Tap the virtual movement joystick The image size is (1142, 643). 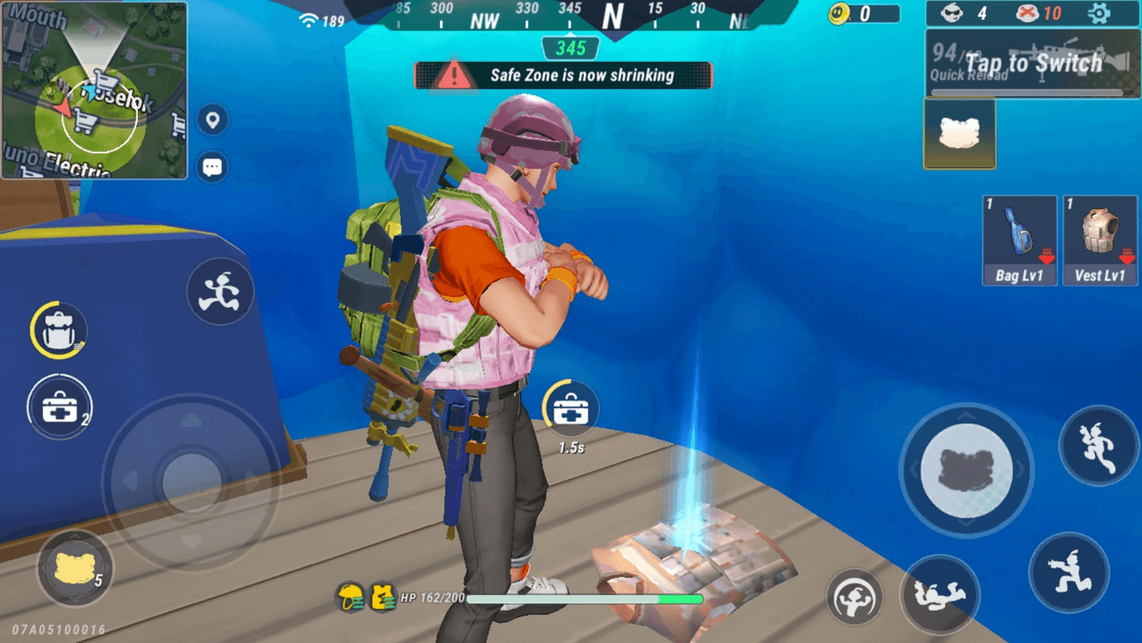pyautogui.click(x=190, y=482)
